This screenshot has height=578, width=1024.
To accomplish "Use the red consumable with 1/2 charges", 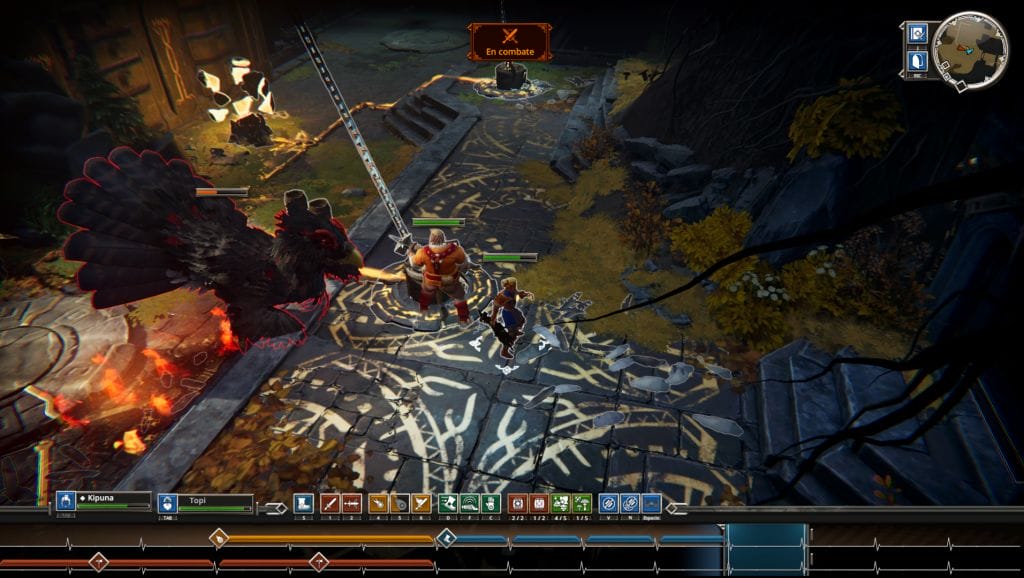I will tap(539, 503).
